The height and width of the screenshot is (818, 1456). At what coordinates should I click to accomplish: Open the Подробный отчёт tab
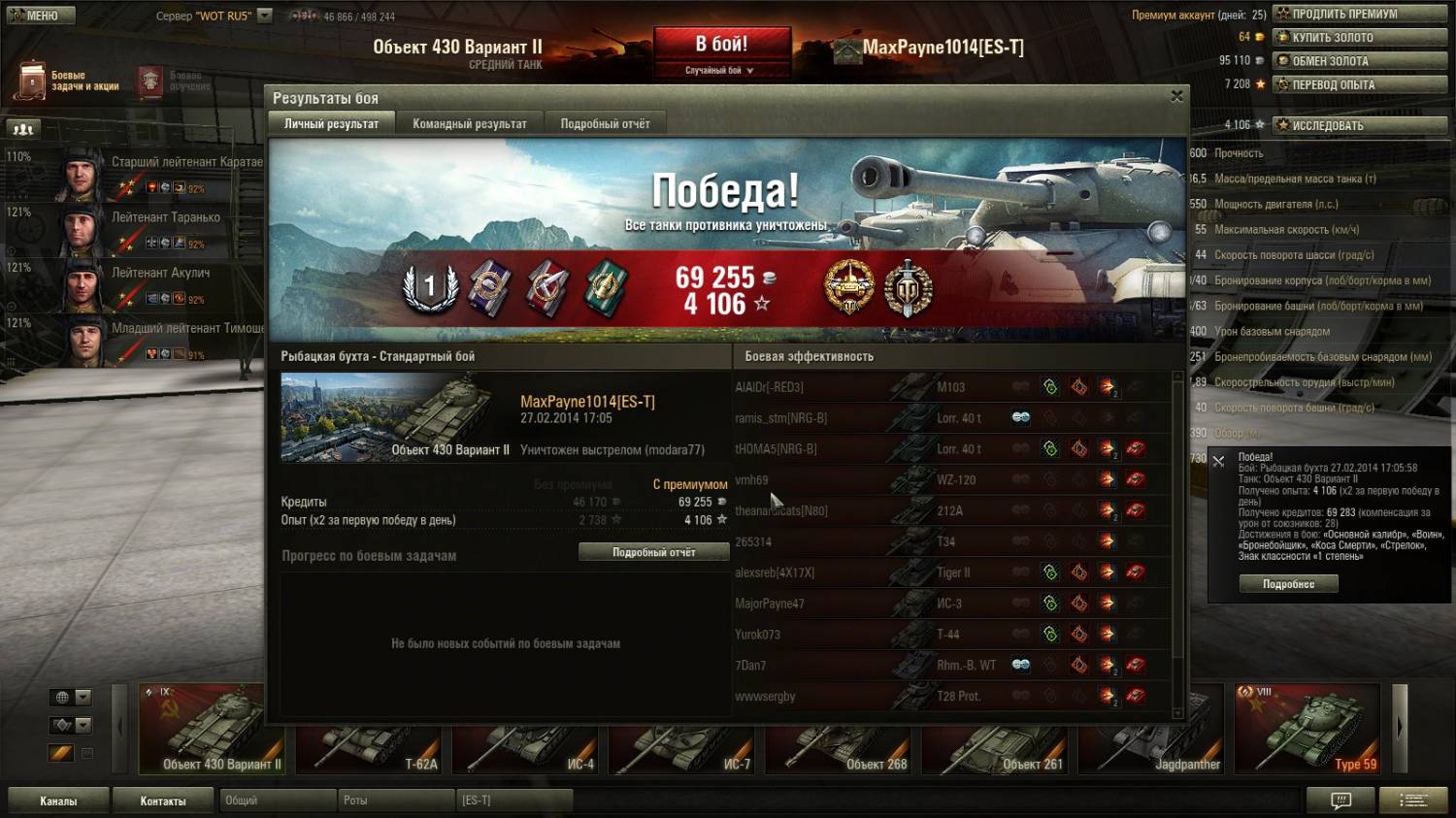[x=605, y=123]
